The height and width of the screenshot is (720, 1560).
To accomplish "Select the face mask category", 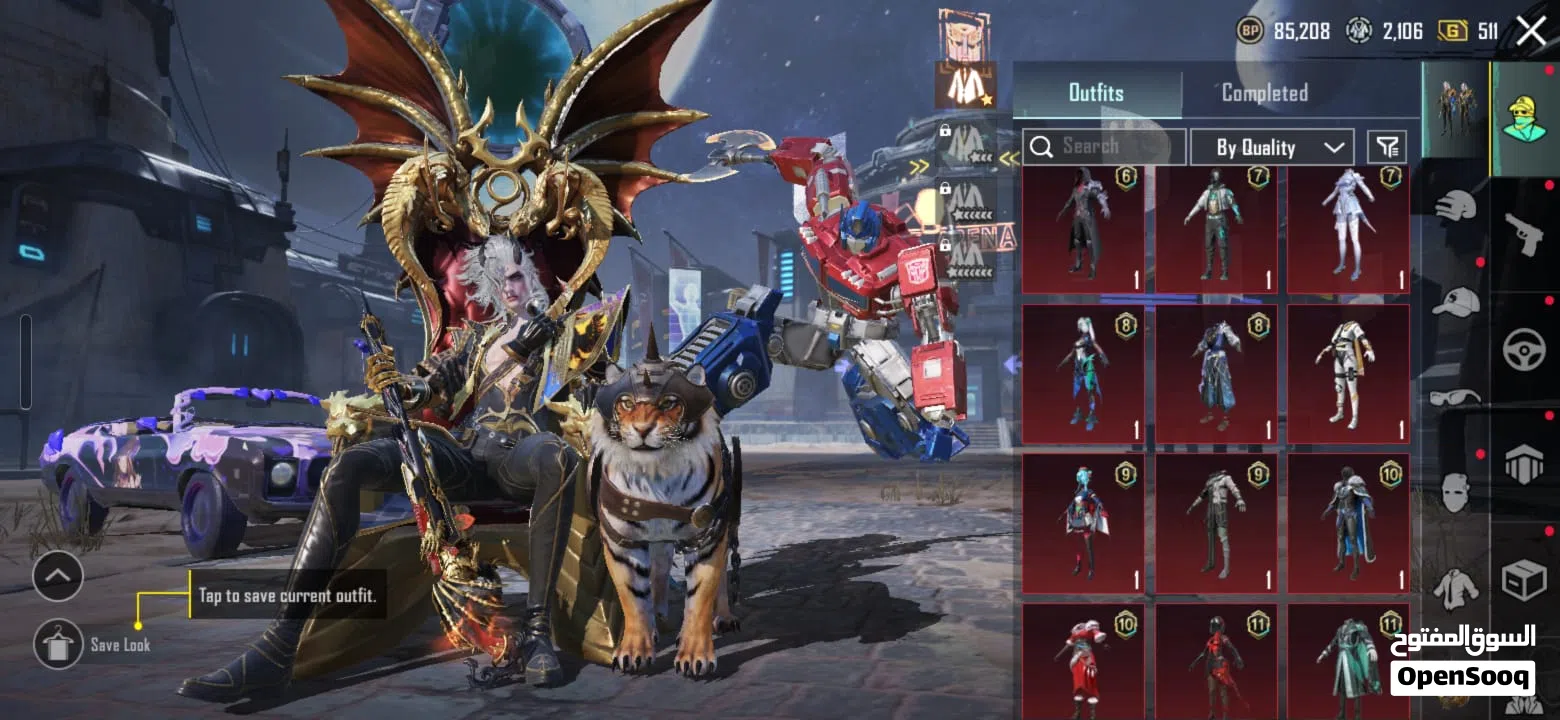I will (1455, 492).
